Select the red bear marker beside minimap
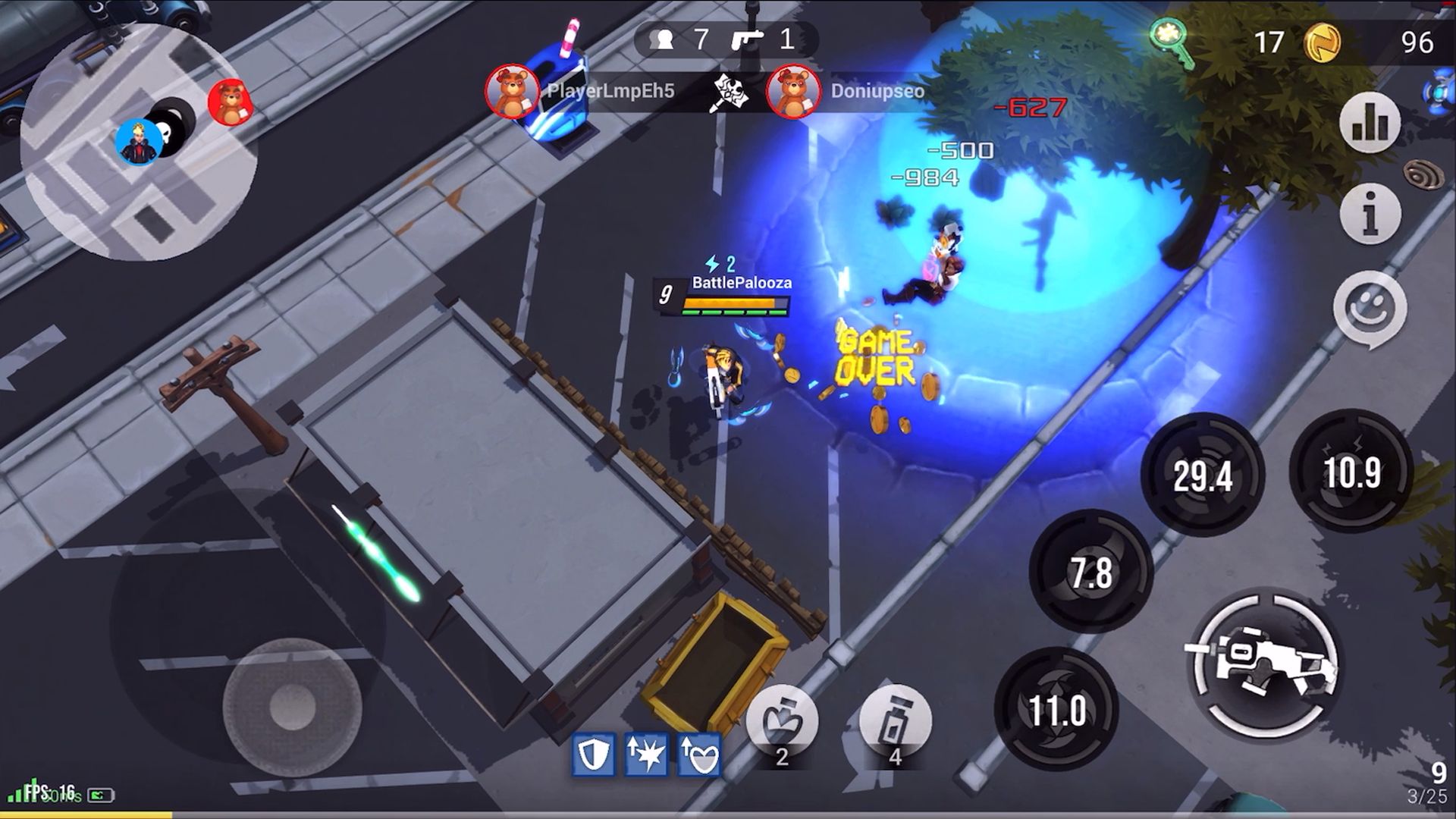This screenshot has height=819, width=1456. pos(230,102)
